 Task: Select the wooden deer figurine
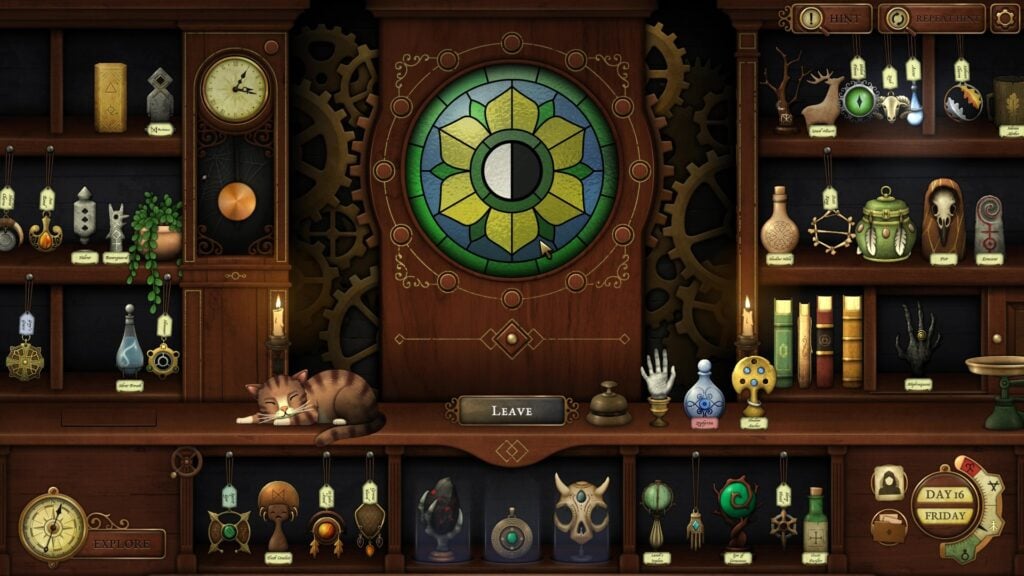pyautogui.click(x=823, y=98)
